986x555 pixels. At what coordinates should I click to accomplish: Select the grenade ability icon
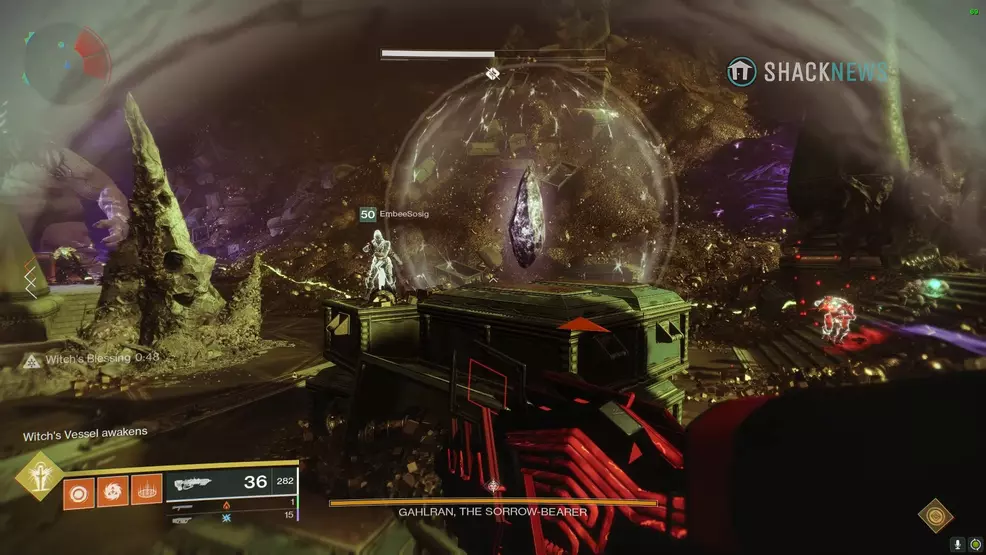(77, 491)
